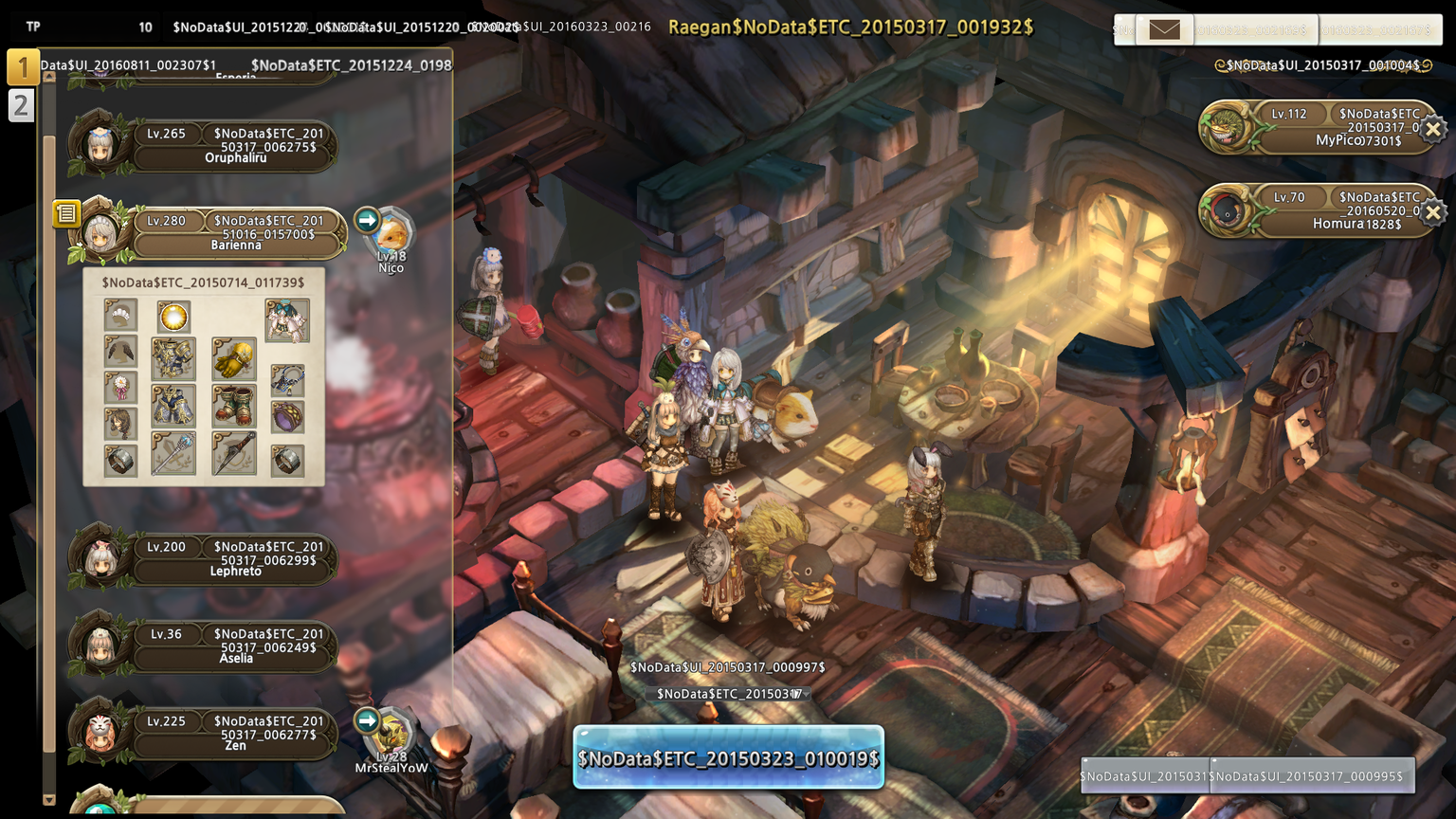Remove the Homura companion with X
Viewport: 1456px width, 819px height.
(x=1433, y=212)
